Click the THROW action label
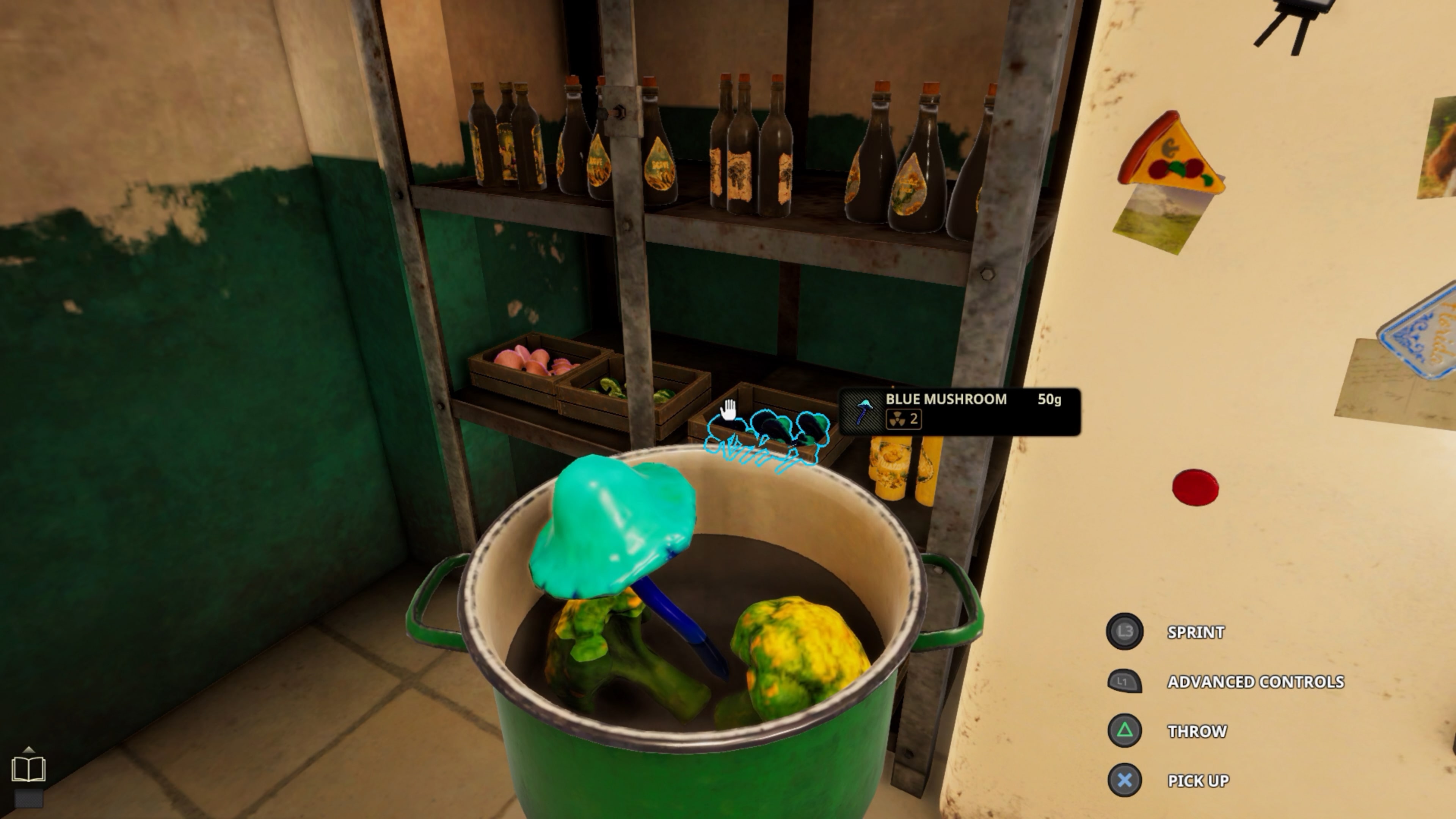The width and height of the screenshot is (1456, 819). coord(1197,731)
